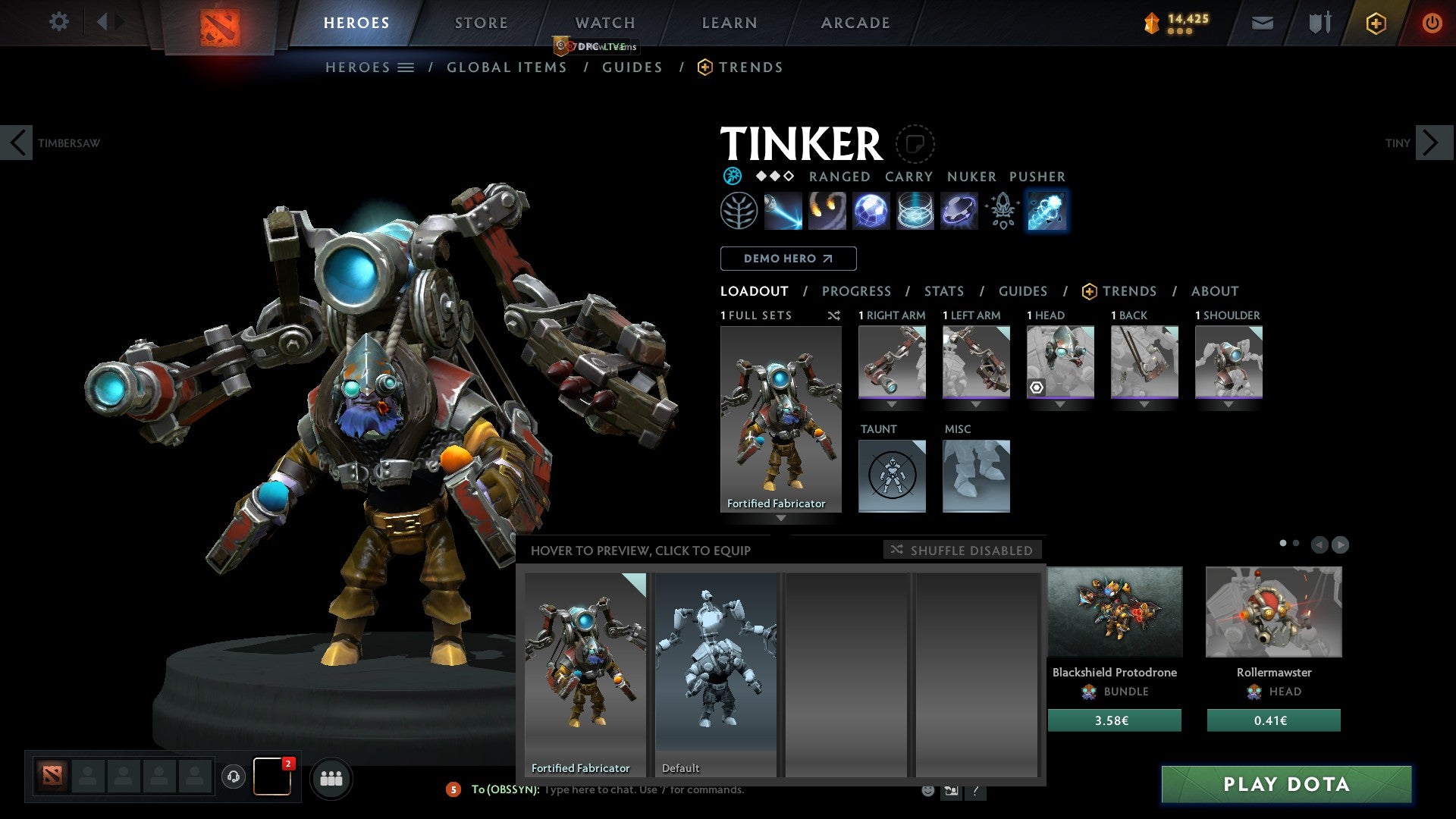Toggle the voice chat headset icon
The height and width of the screenshot is (819, 1456).
(x=233, y=778)
